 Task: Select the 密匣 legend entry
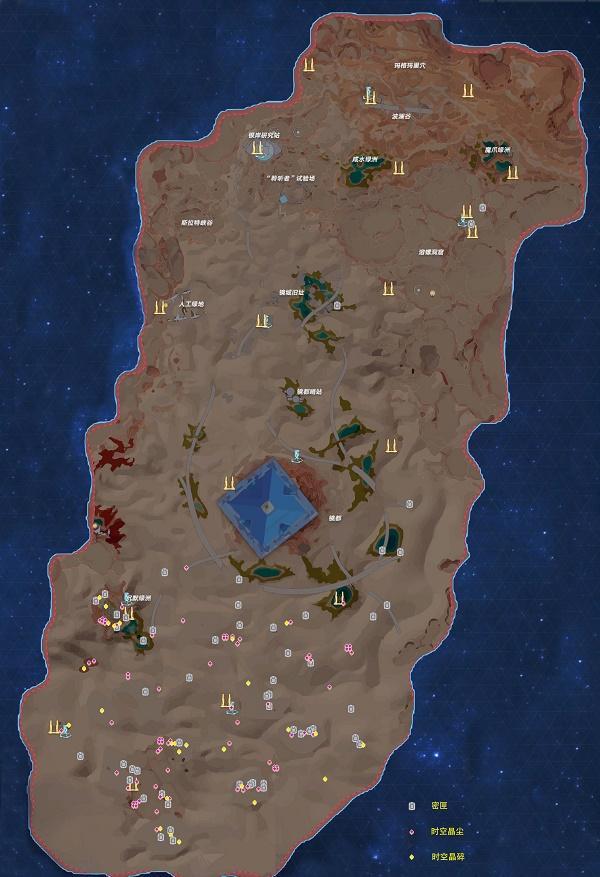438,805
